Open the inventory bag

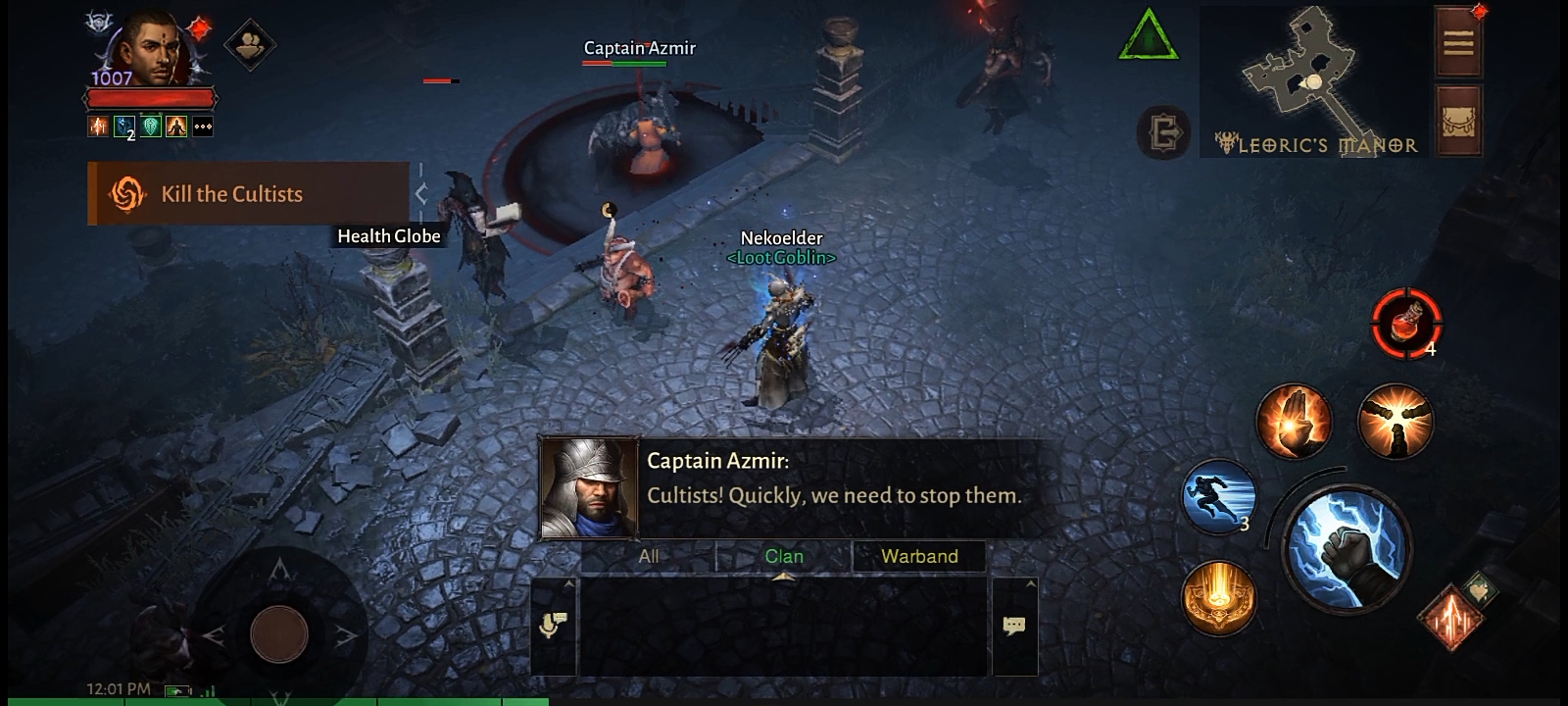(1458, 123)
